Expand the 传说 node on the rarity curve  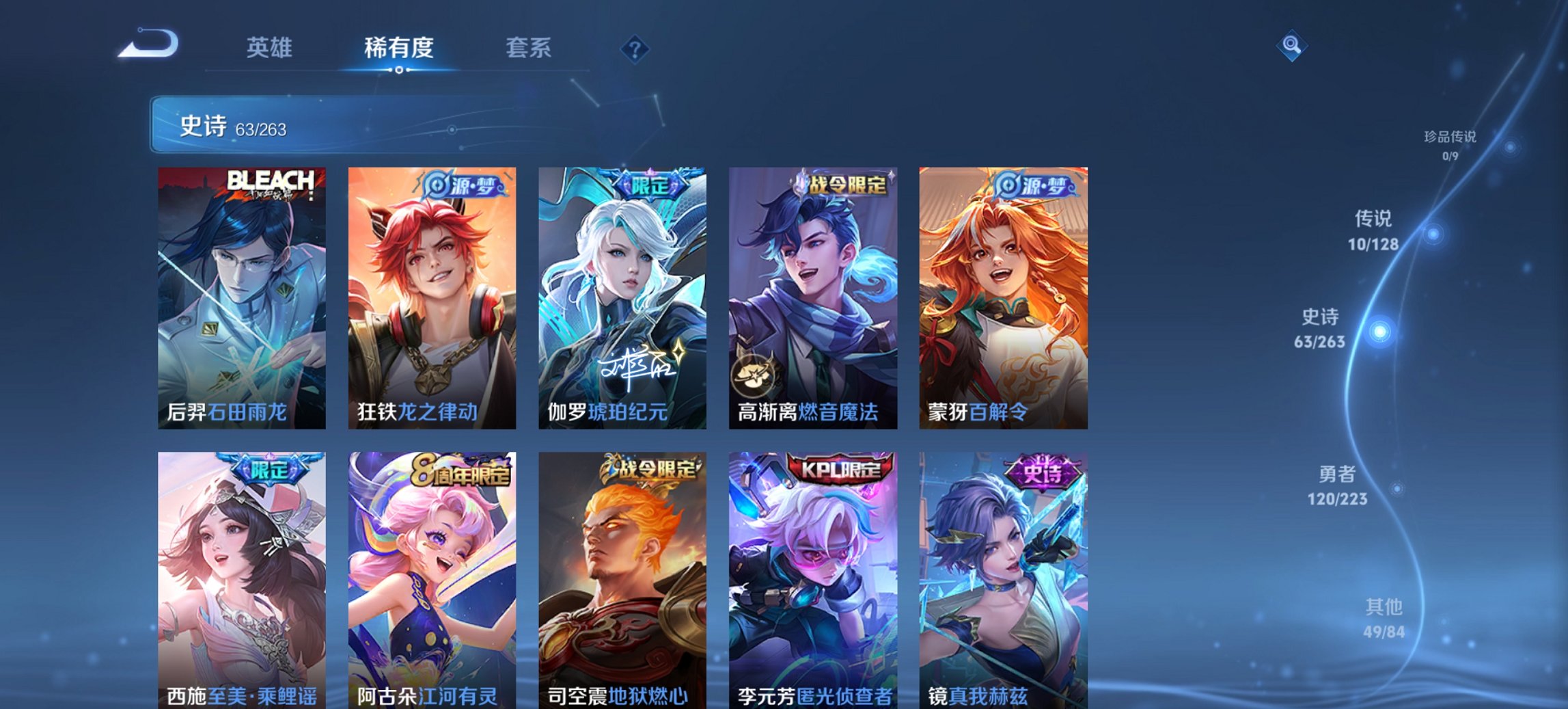tap(1434, 234)
